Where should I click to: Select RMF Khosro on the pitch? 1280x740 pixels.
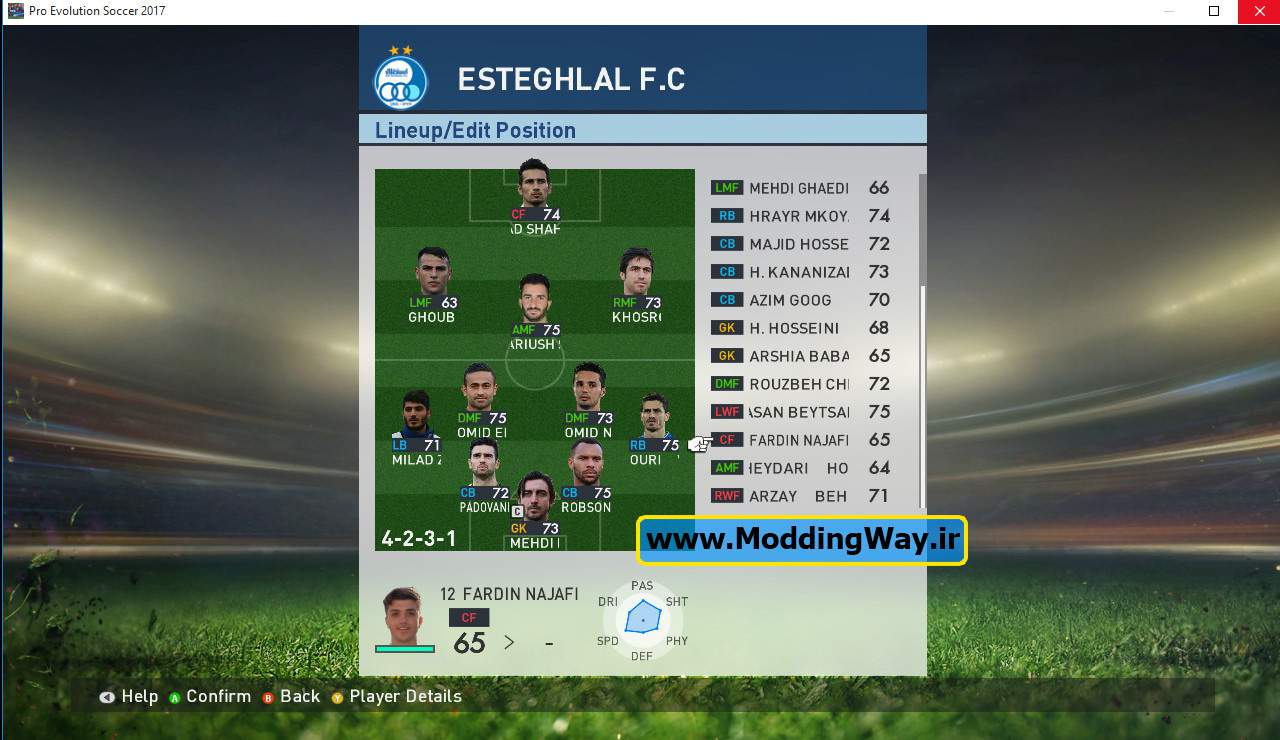[x=637, y=280]
